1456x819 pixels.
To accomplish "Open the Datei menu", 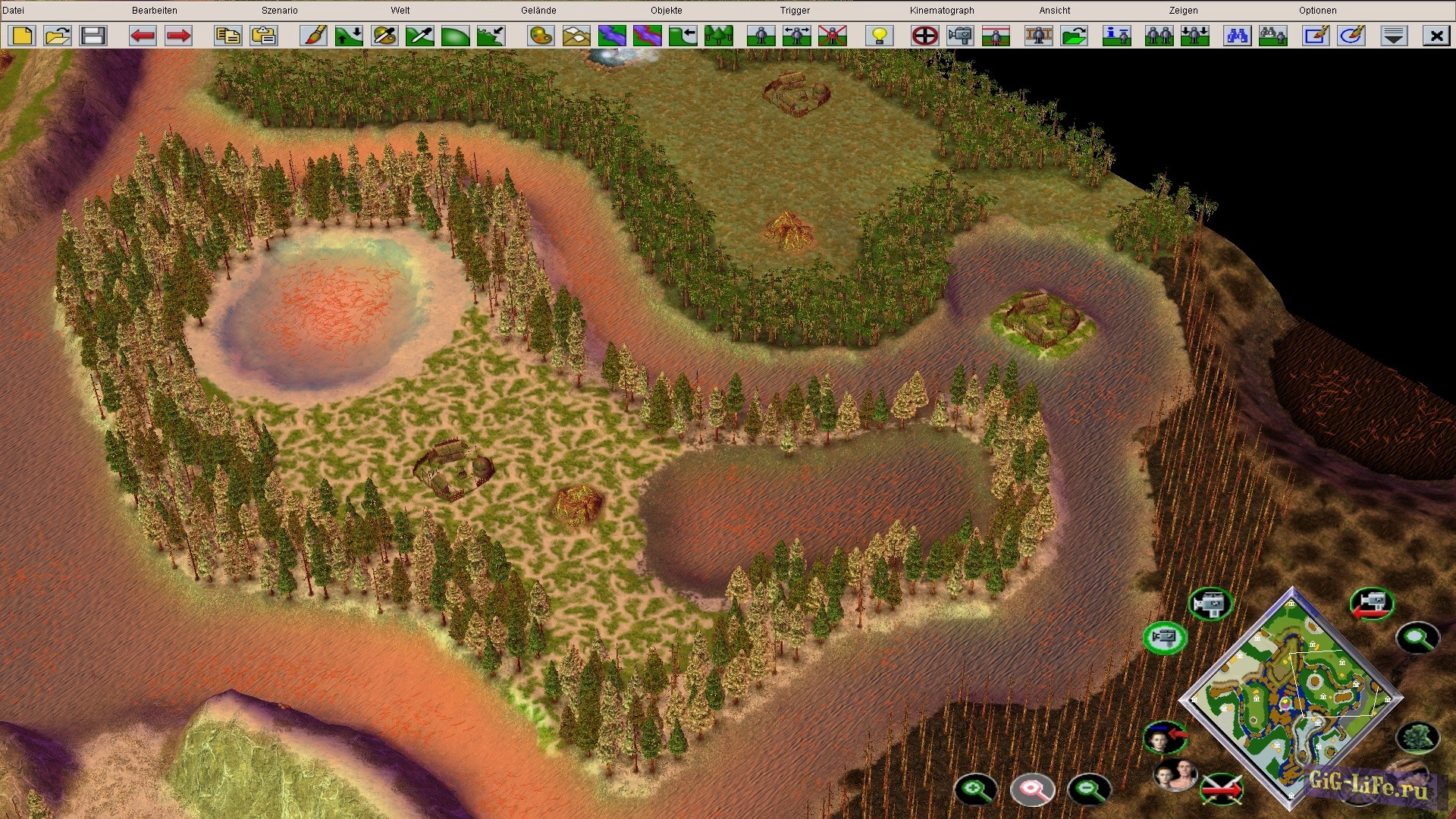I will click(14, 11).
